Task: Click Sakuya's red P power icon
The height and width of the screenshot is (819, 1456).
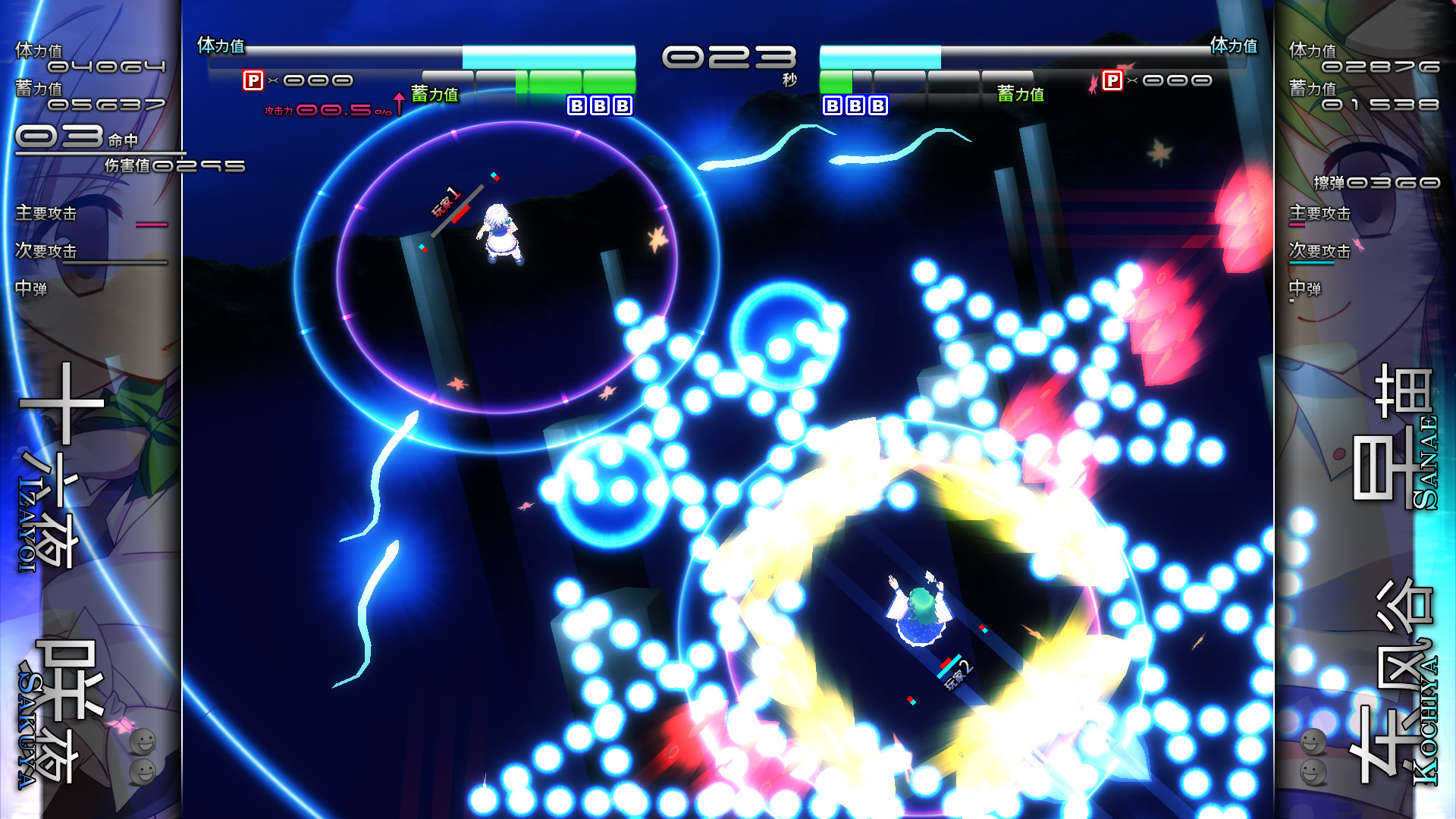Action: [253, 80]
